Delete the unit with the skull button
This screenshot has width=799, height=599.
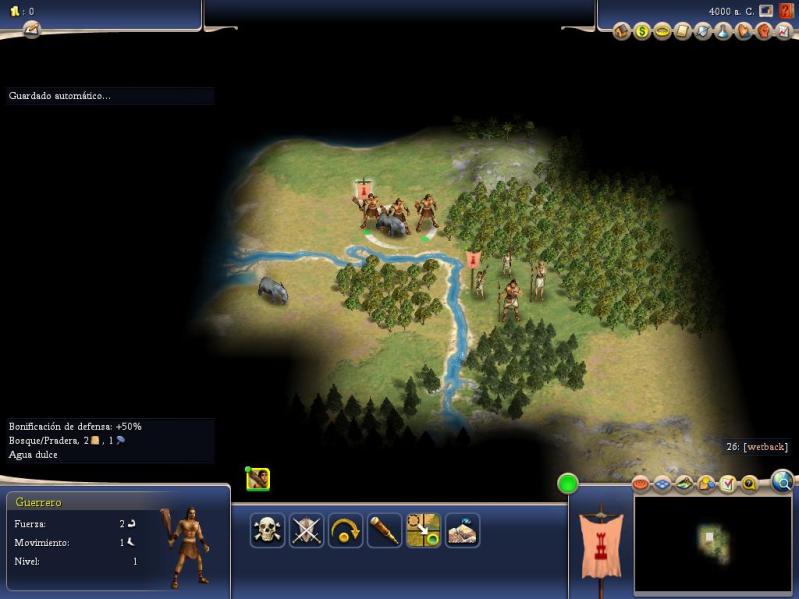pos(267,530)
